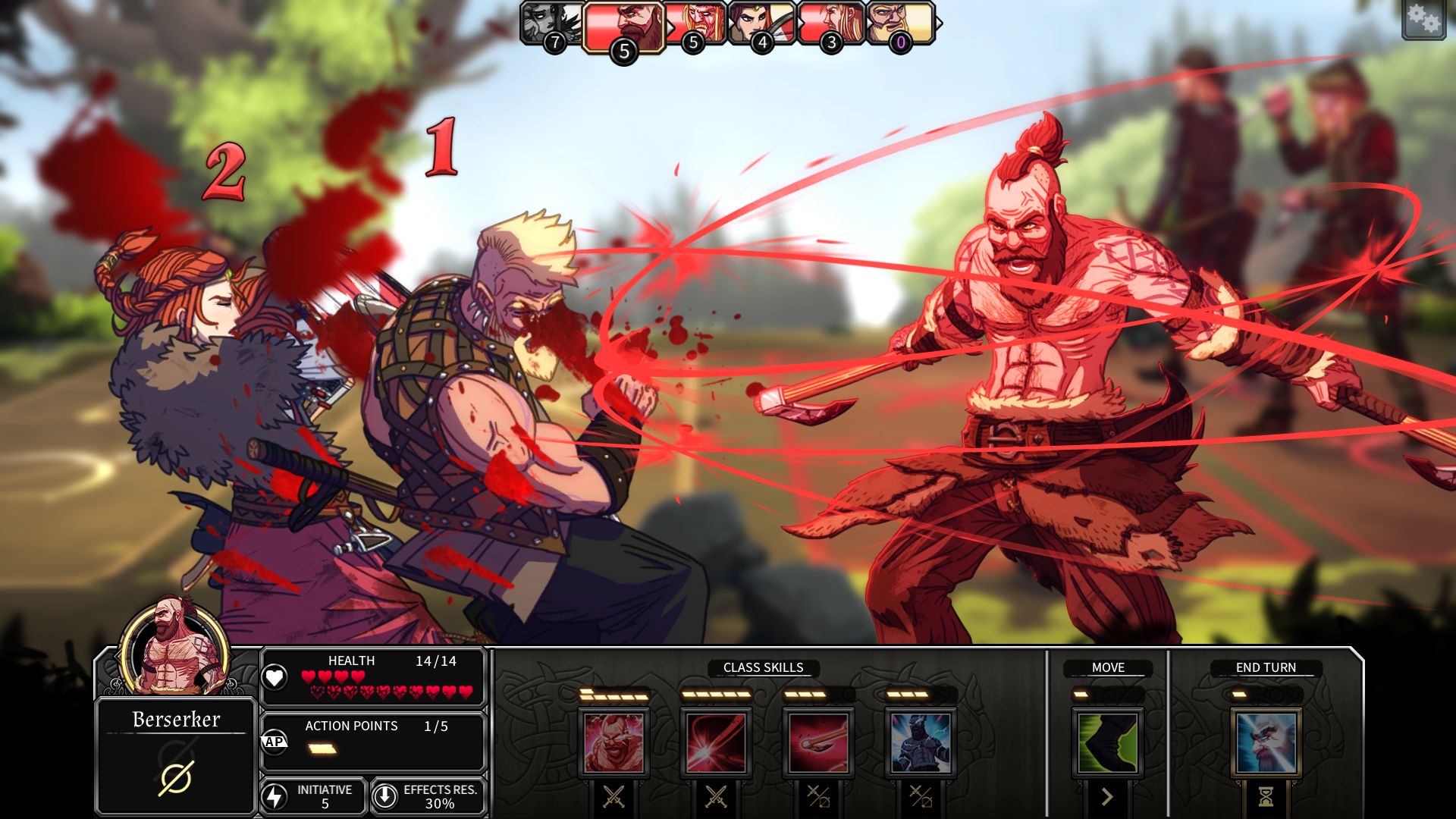Choose the Move boot action
The height and width of the screenshot is (819, 1456).
tap(1107, 742)
